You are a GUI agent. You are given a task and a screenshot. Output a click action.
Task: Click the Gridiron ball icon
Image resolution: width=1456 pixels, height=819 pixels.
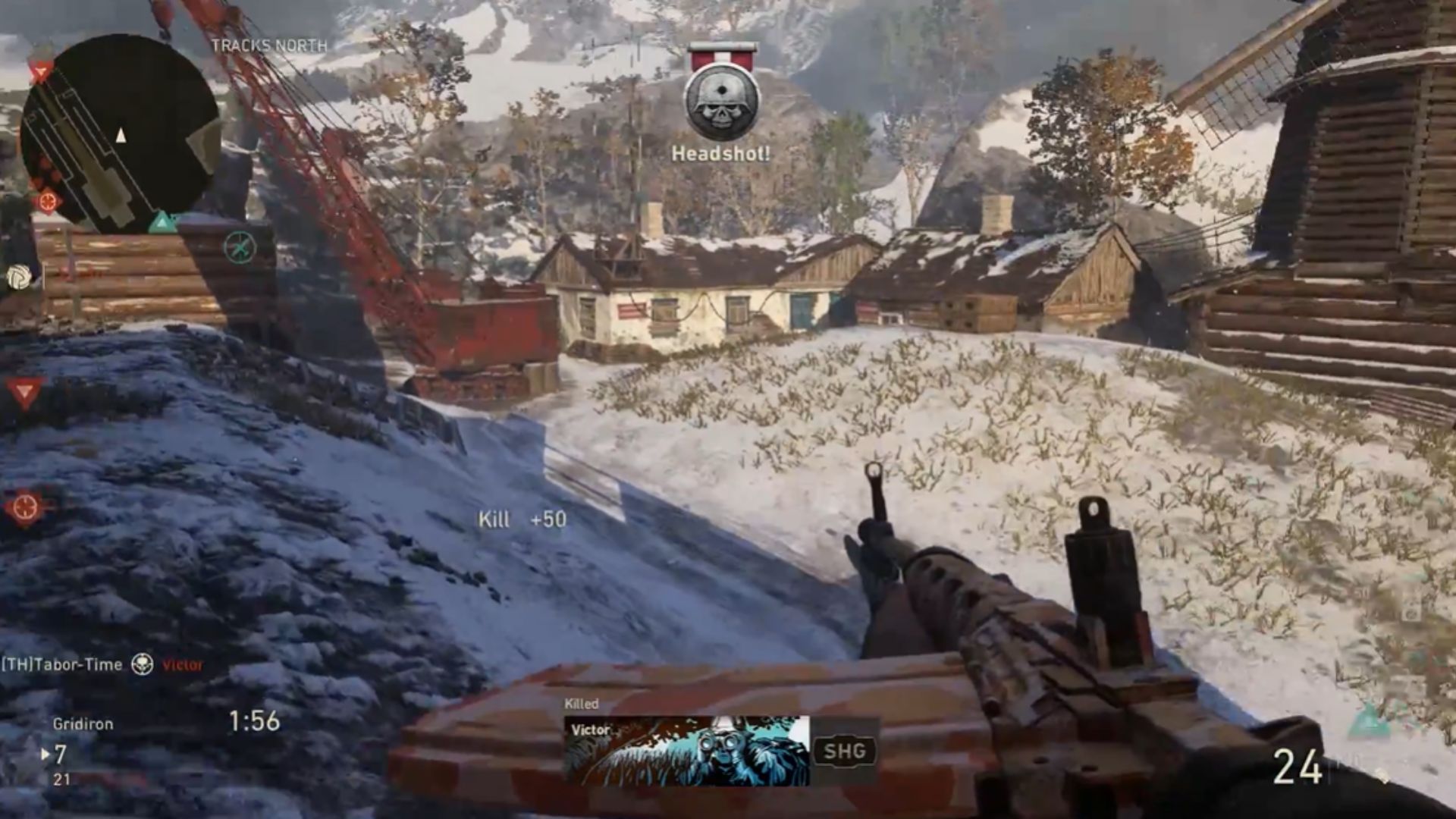pos(19,278)
